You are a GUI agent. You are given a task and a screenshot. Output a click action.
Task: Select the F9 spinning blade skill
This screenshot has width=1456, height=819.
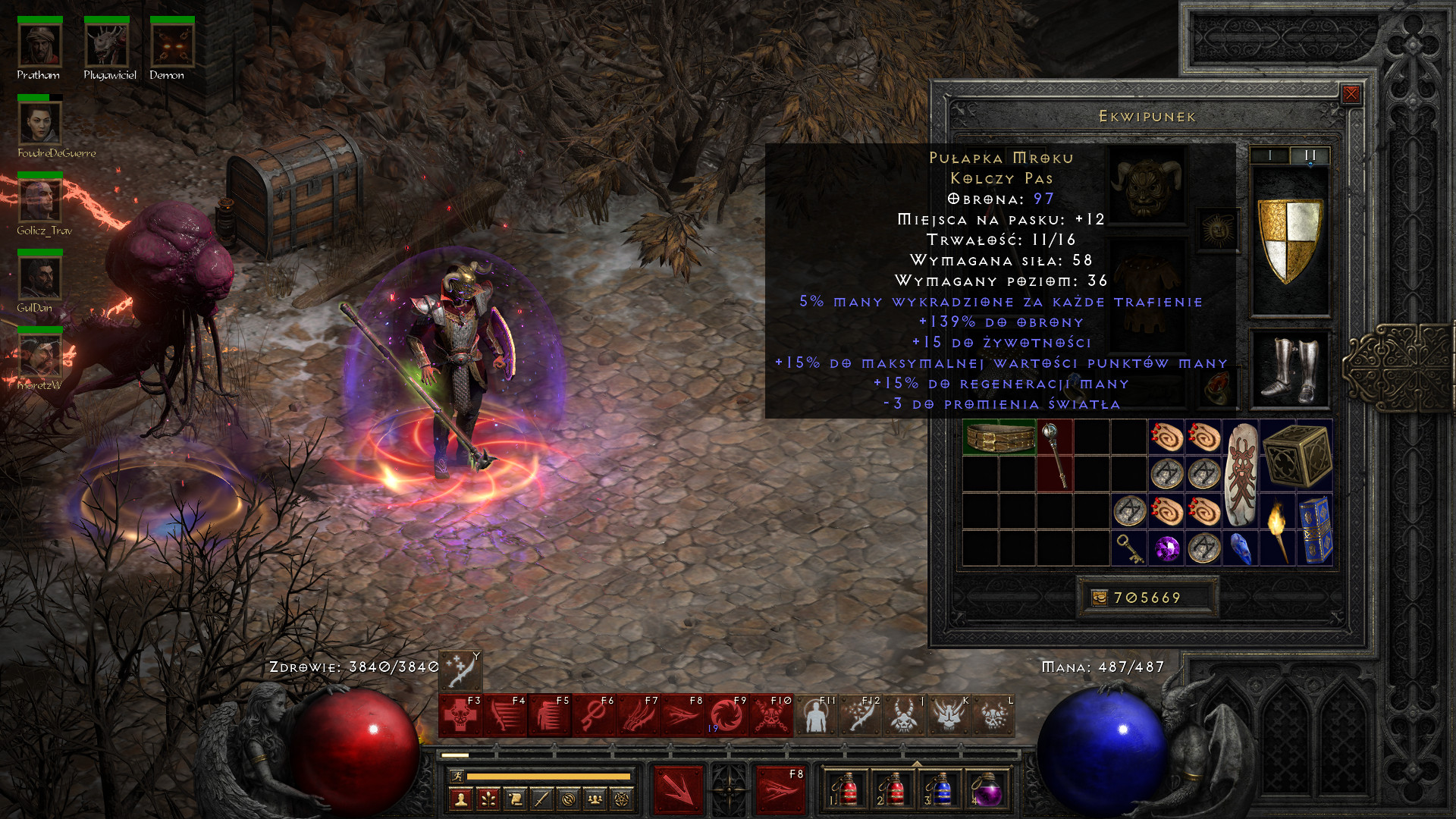click(x=726, y=715)
